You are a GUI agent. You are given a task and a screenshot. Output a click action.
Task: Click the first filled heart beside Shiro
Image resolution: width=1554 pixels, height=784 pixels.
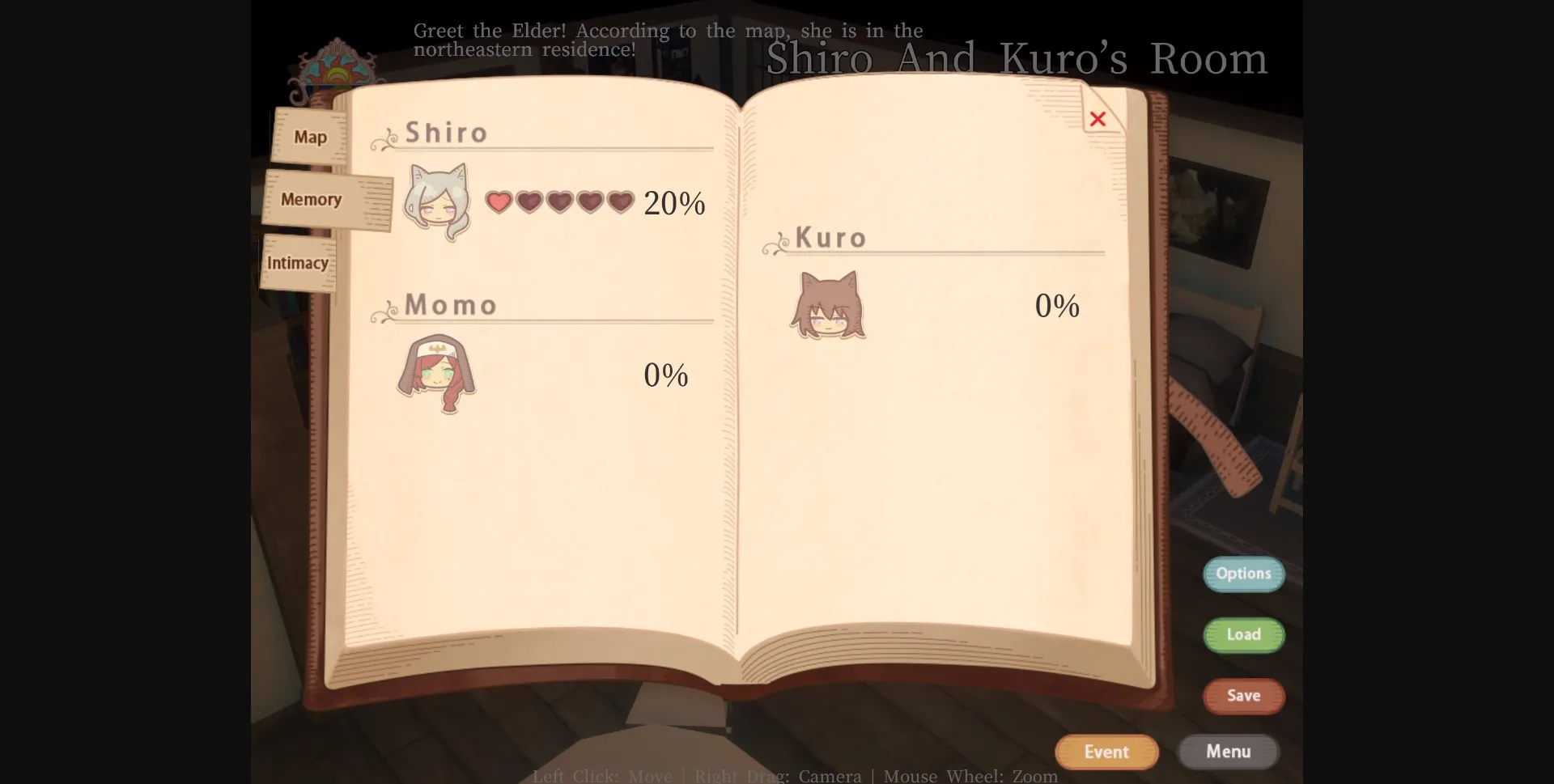[x=499, y=202]
